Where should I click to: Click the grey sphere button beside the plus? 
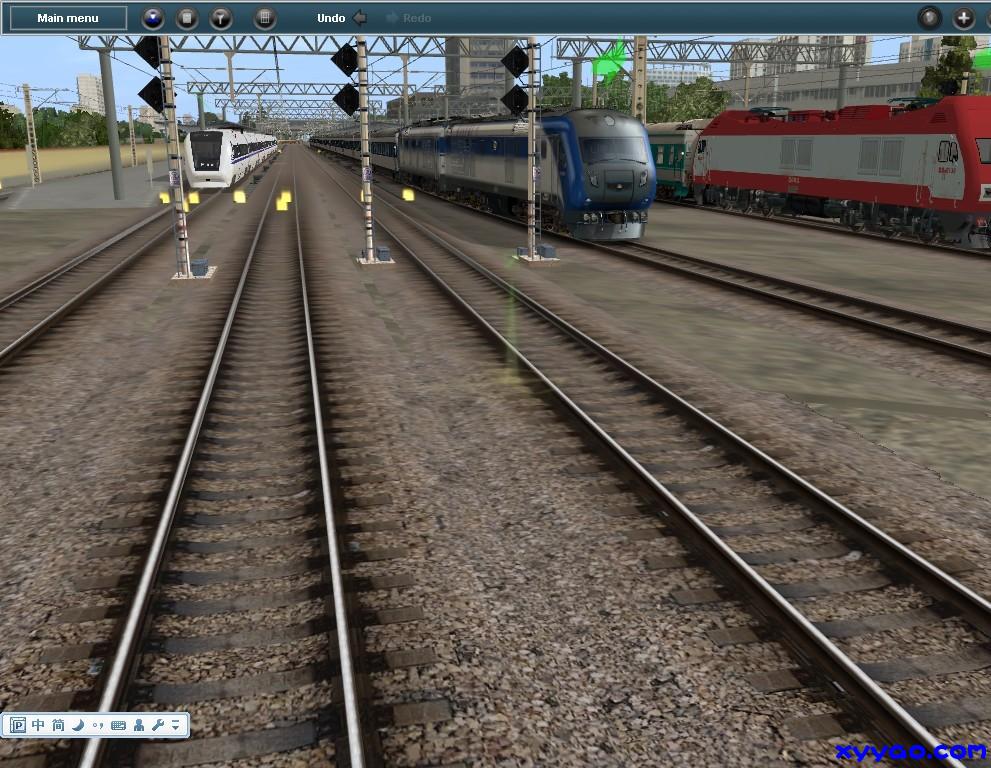[x=930, y=18]
